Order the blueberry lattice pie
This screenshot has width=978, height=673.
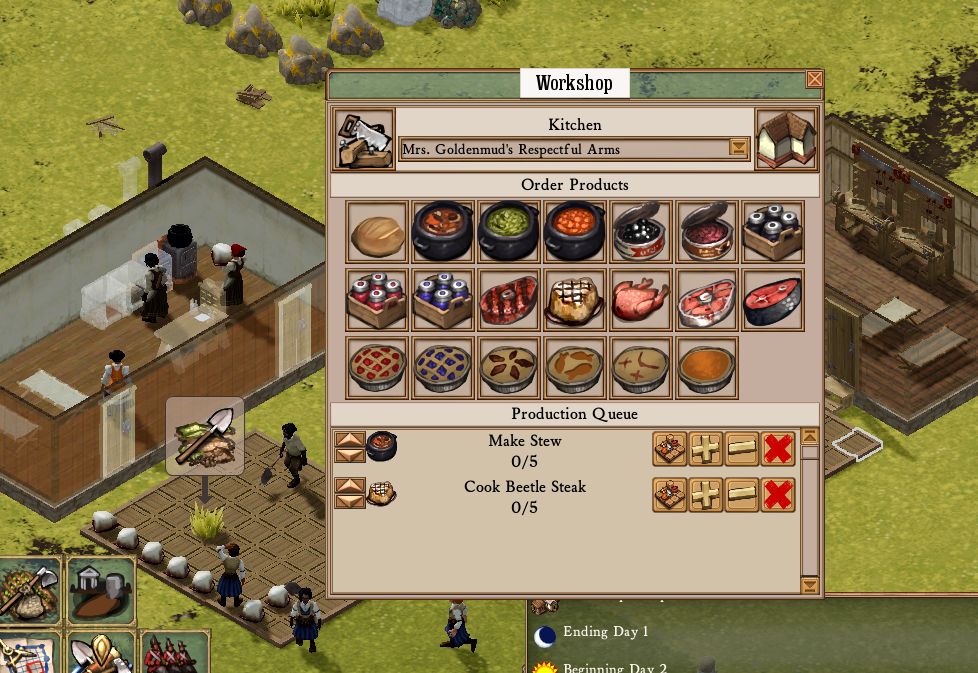pyautogui.click(x=442, y=368)
